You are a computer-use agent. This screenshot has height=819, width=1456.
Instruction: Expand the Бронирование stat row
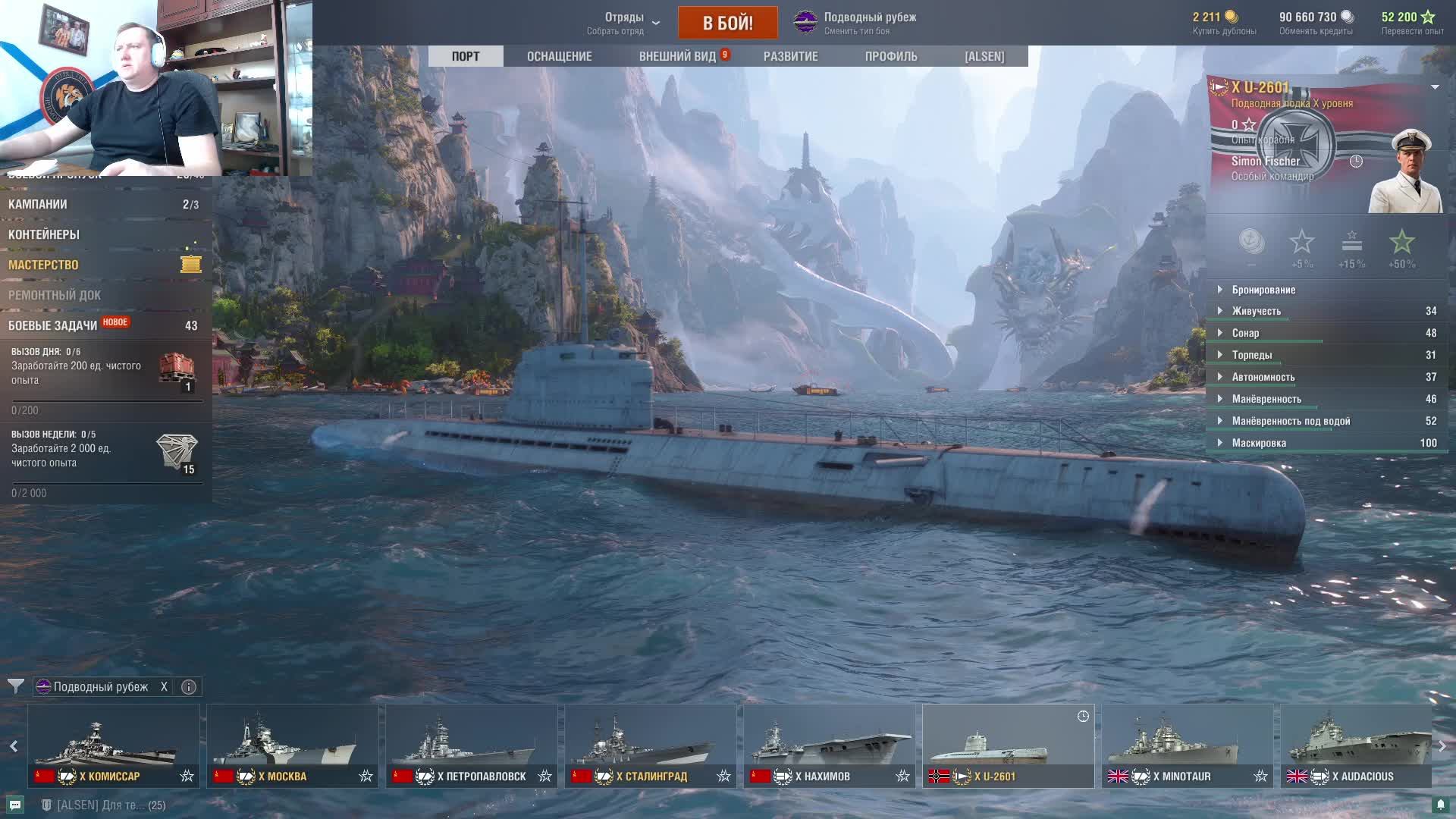1263,290
